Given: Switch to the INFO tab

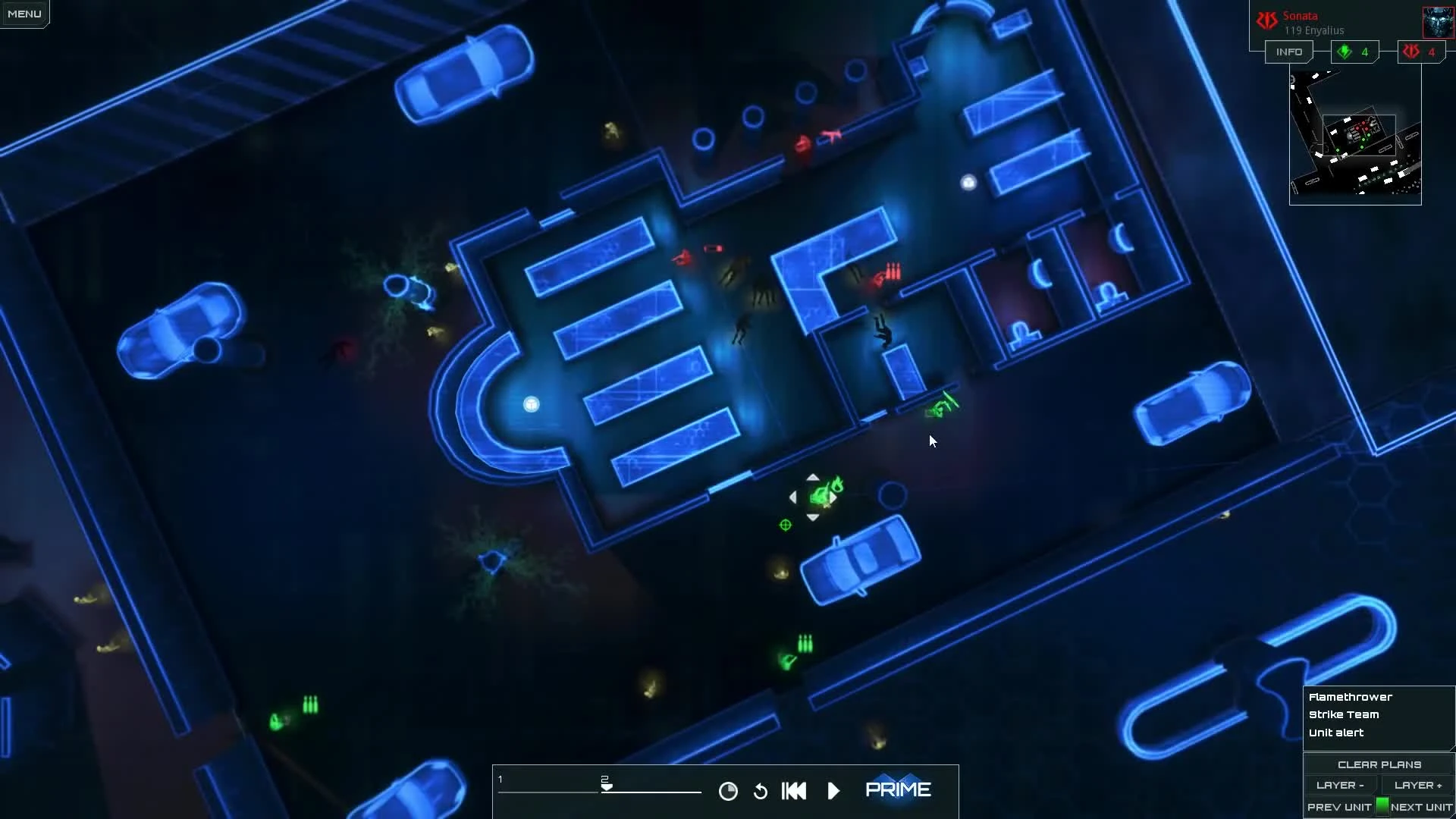Looking at the screenshot, I should pos(1289,52).
